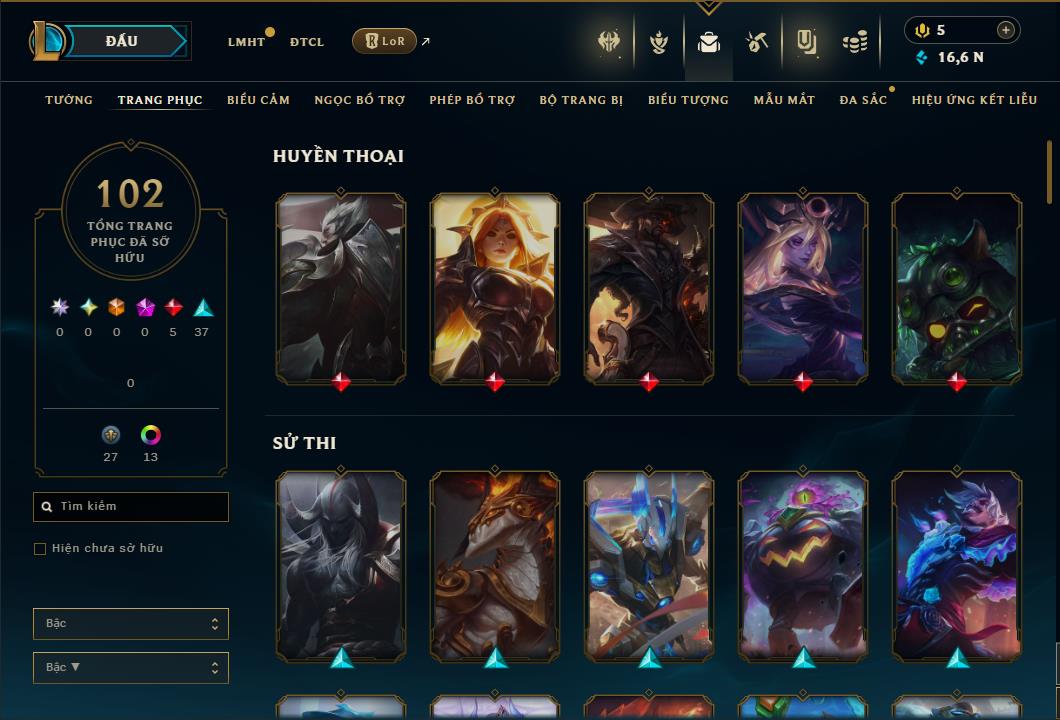Open the NGỌC BỔ TRỢ runes tab
Screen dimensions: 1060x720
pos(359,100)
